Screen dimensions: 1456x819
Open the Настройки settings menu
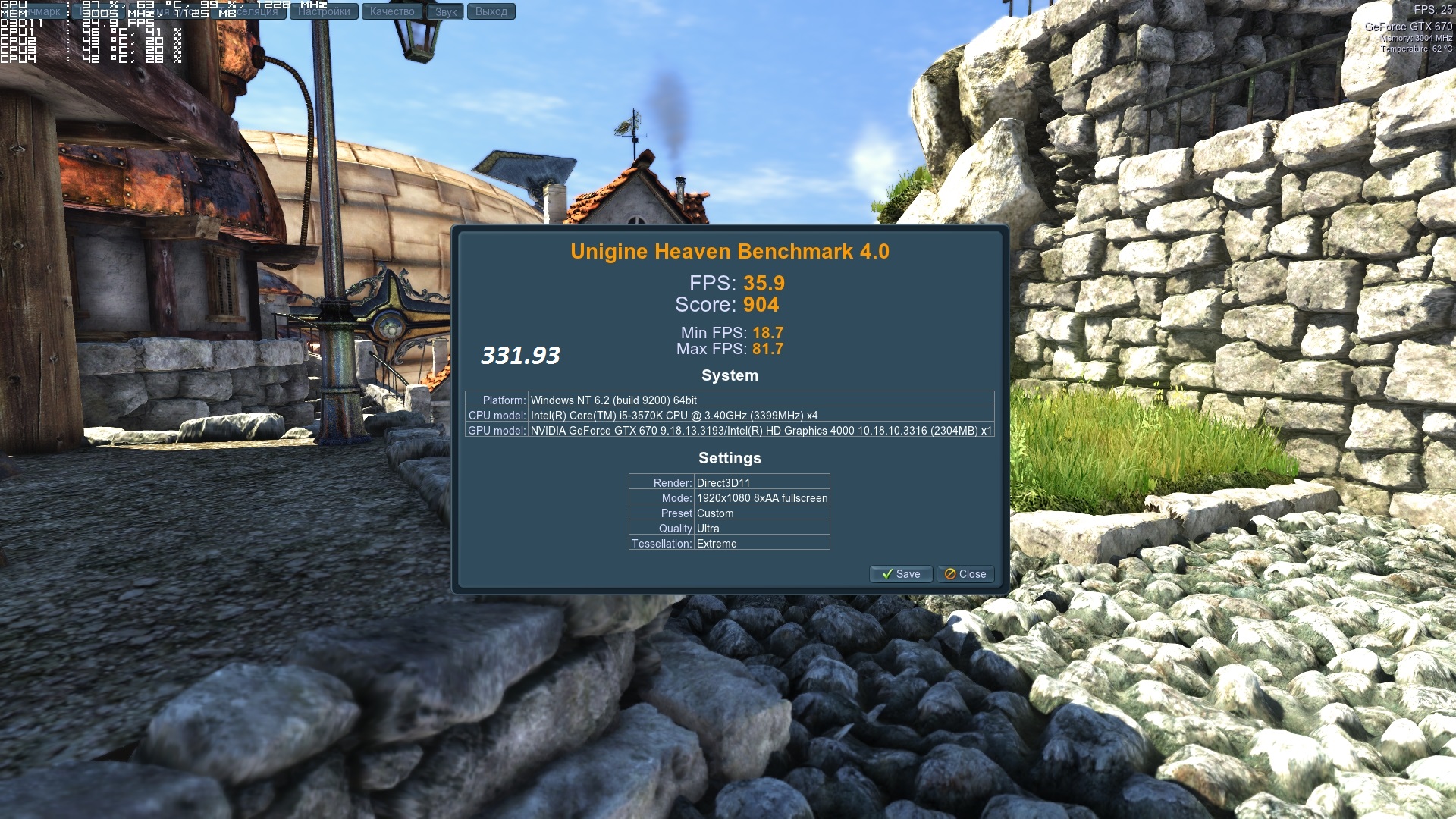click(324, 11)
